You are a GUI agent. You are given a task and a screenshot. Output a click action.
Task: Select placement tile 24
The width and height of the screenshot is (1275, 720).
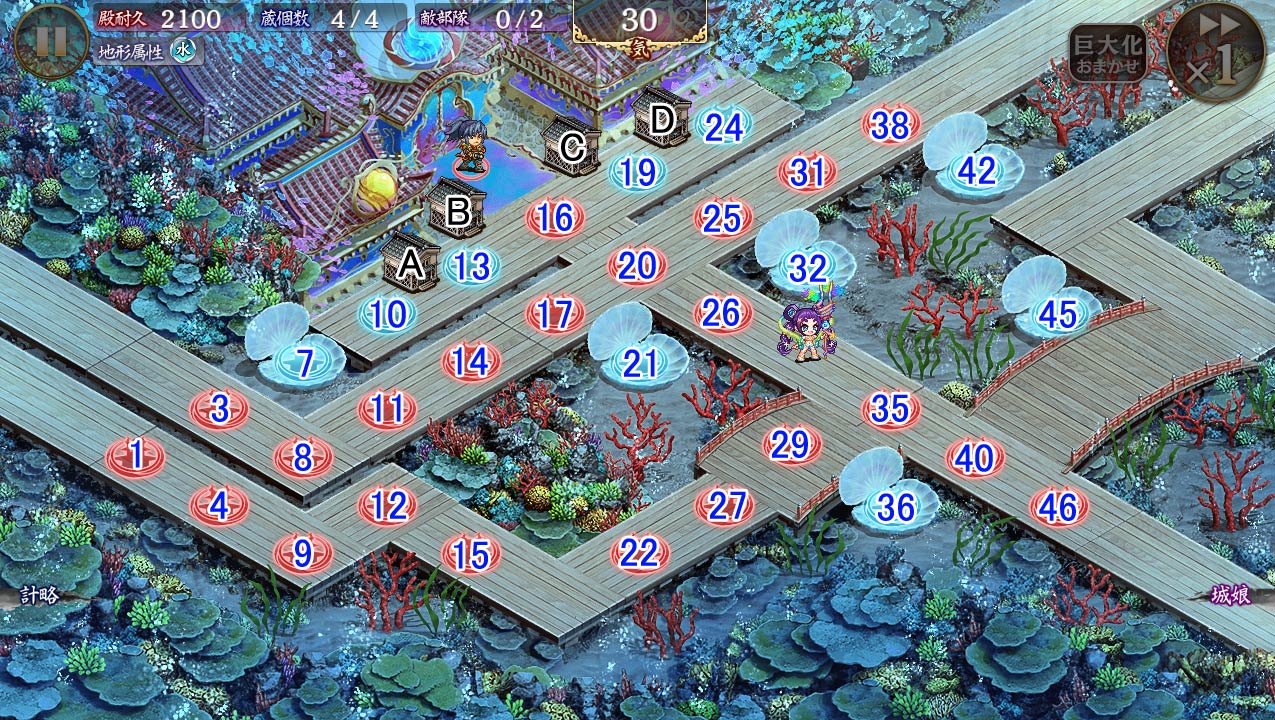coord(723,125)
